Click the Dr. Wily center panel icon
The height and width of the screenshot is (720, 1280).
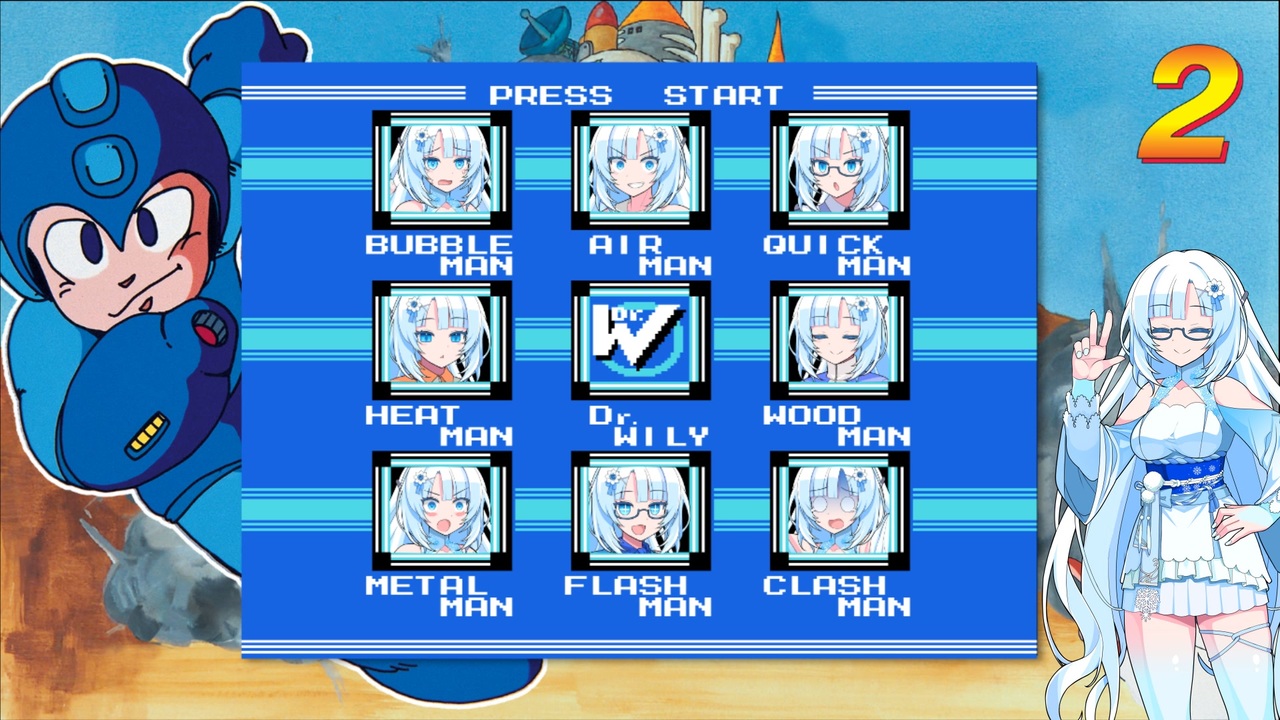click(641, 340)
